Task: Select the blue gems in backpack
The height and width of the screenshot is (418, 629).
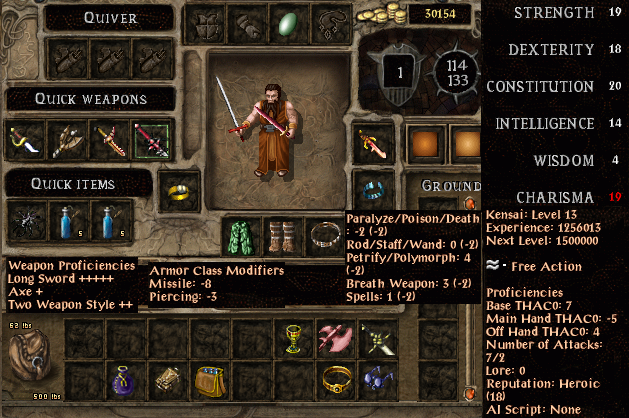Action: click(377, 380)
